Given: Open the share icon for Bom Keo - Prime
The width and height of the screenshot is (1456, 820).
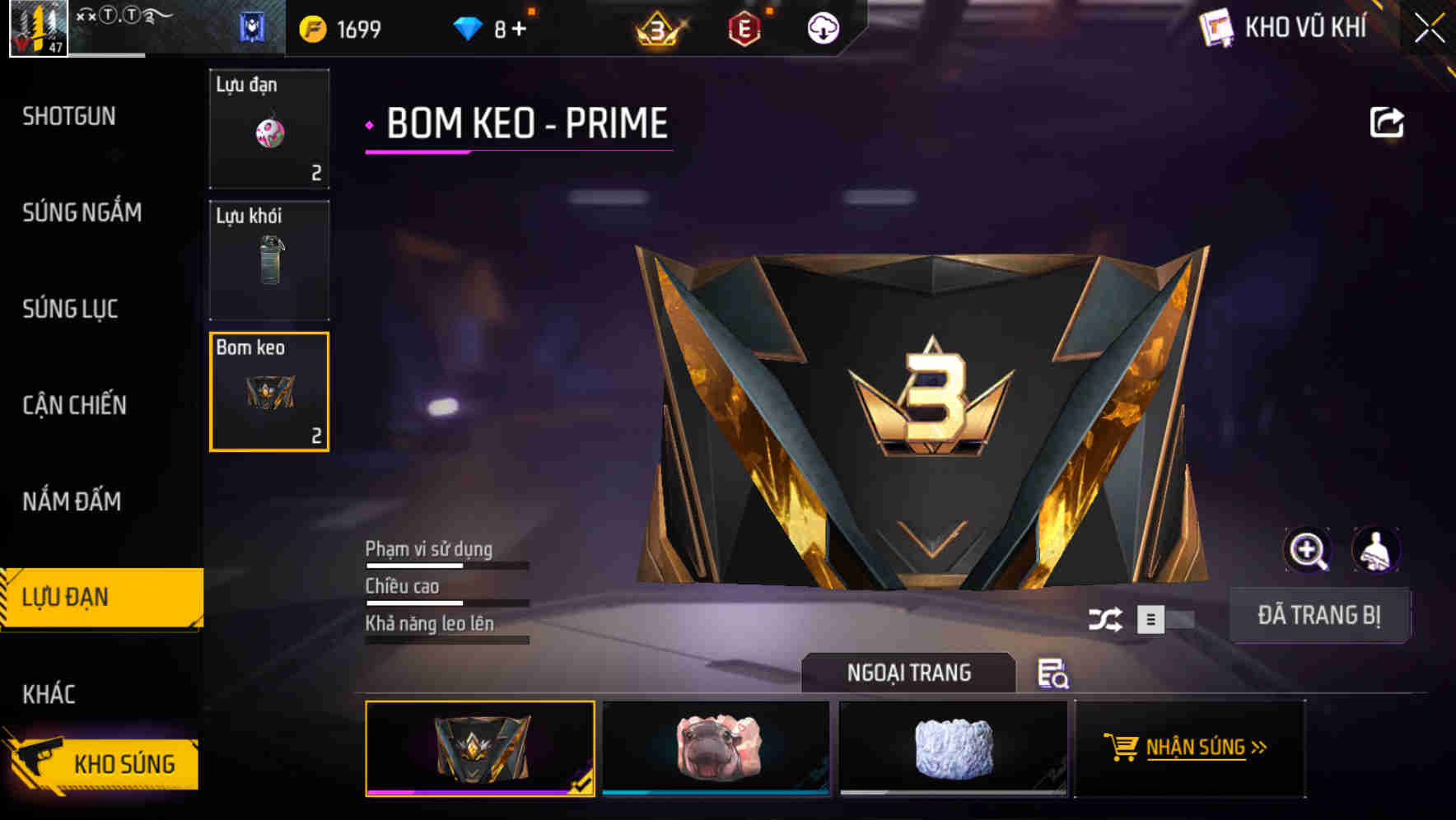Looking at the screenshot, I should (1388, 122).
